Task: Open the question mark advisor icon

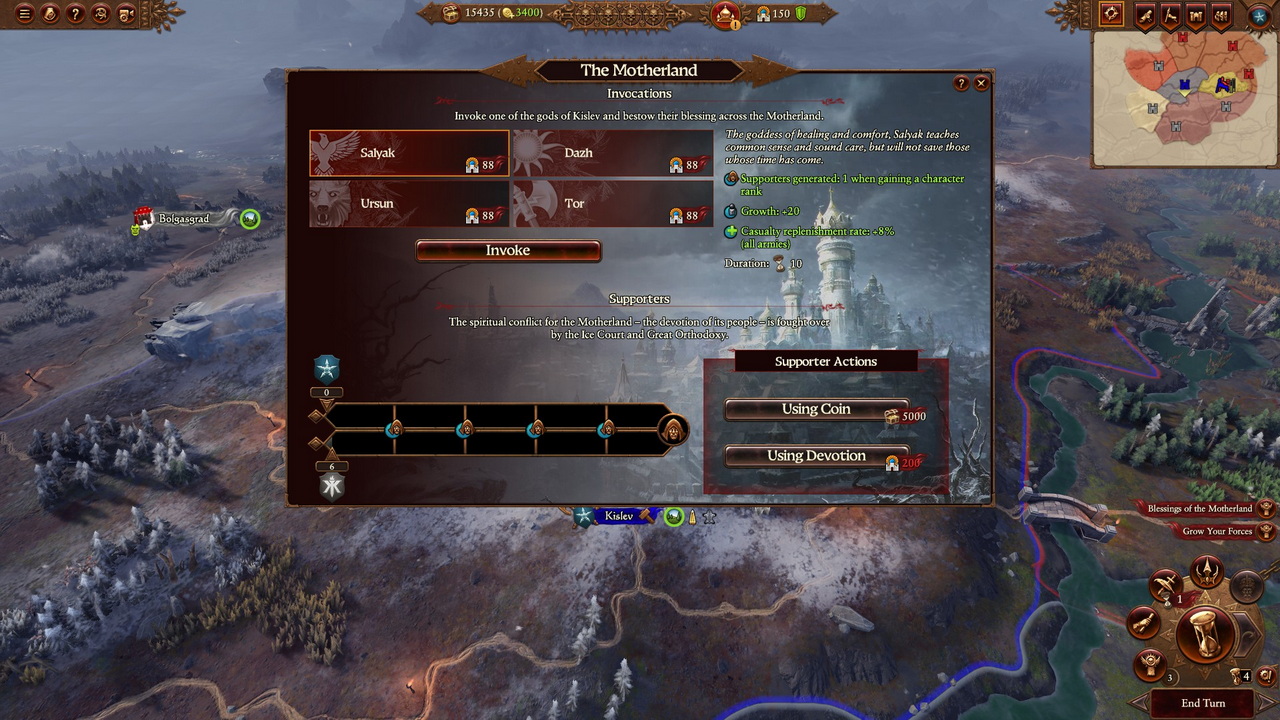Action: (x=75, y=14)
